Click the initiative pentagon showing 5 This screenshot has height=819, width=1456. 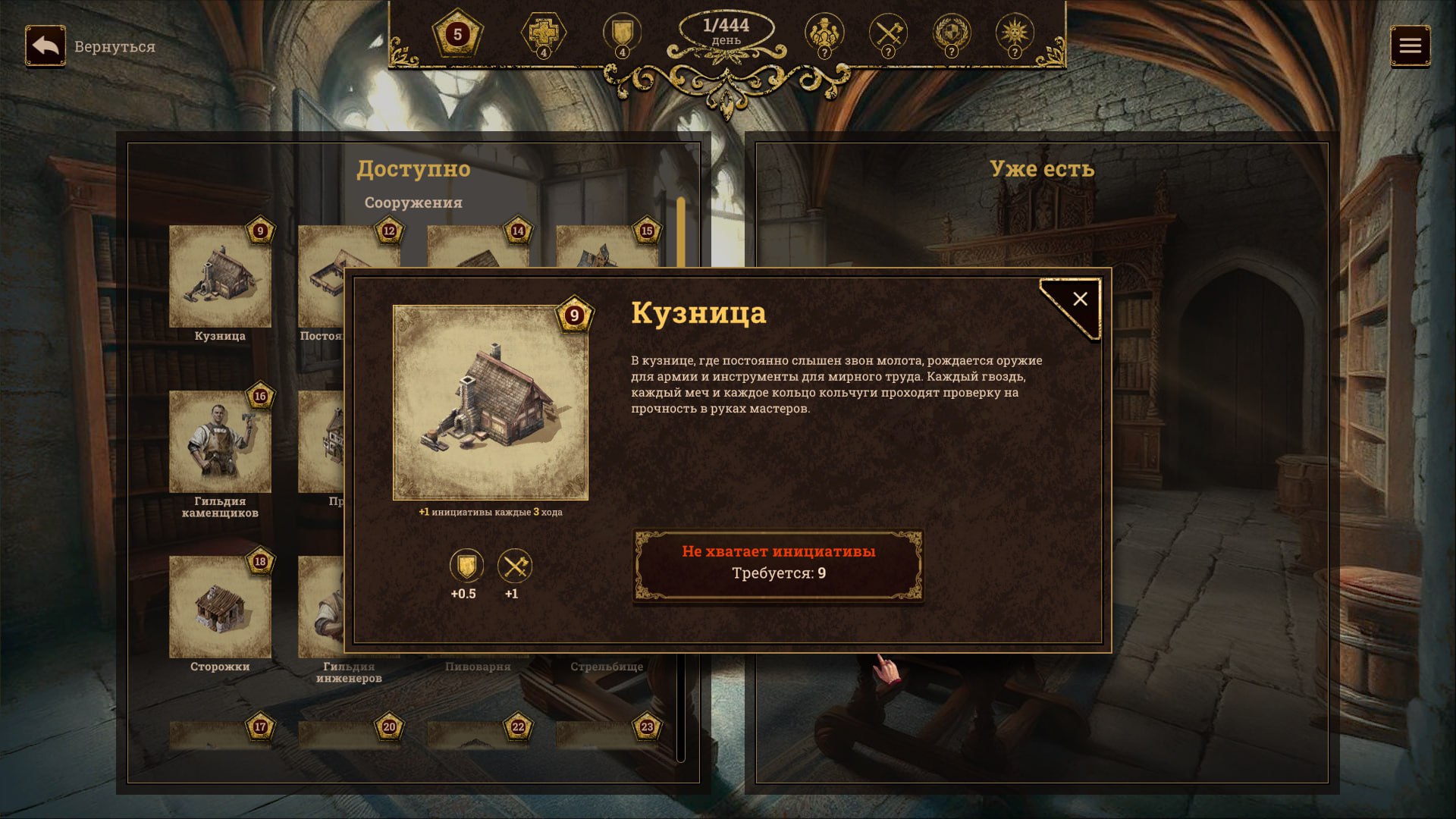tap(457, 34)
